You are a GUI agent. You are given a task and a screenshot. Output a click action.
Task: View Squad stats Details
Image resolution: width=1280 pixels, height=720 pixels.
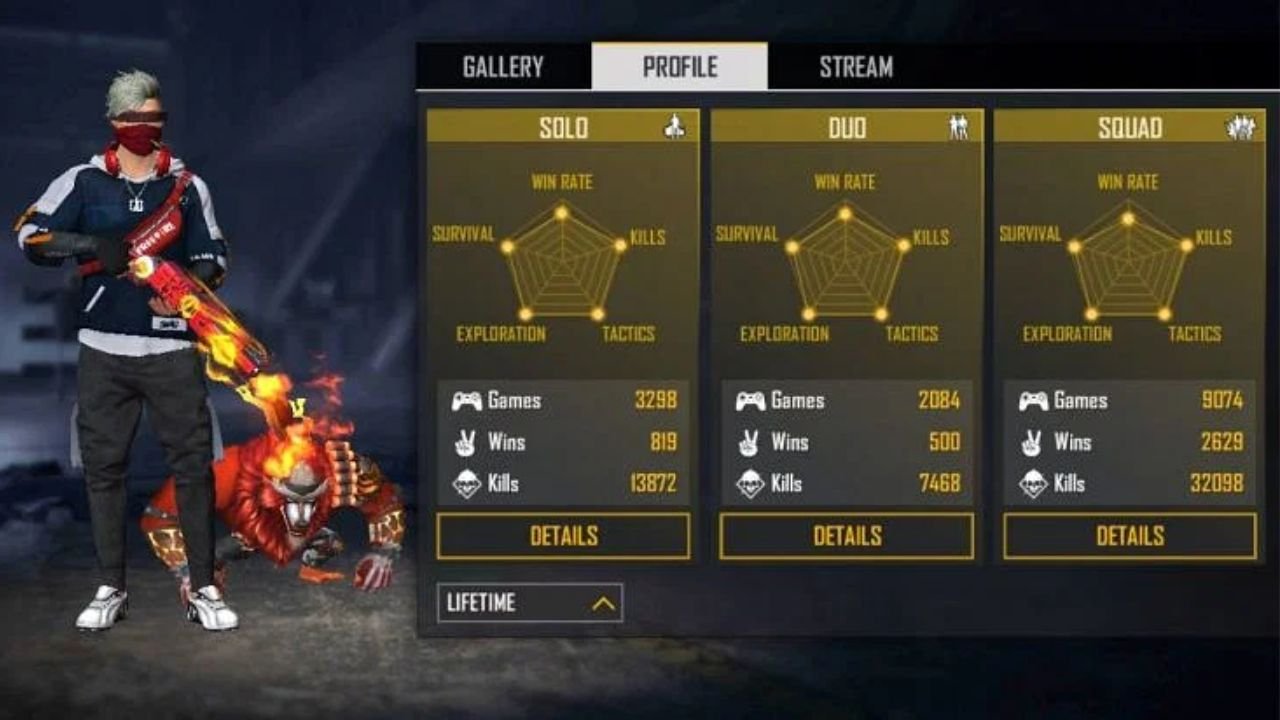pyautogui.click(x=1130, y=536)
